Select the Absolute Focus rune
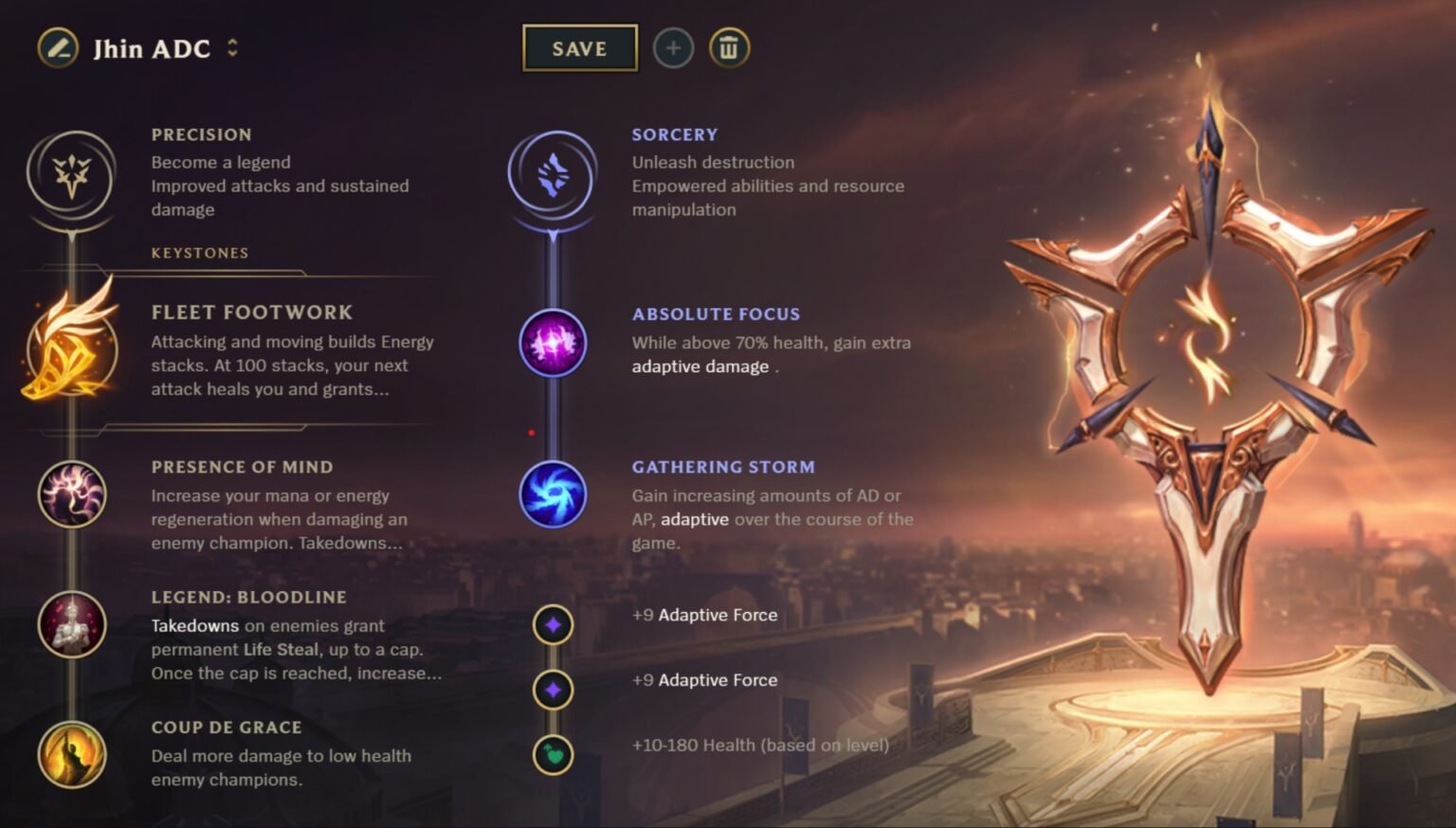1456x828 pixels. 553,344
